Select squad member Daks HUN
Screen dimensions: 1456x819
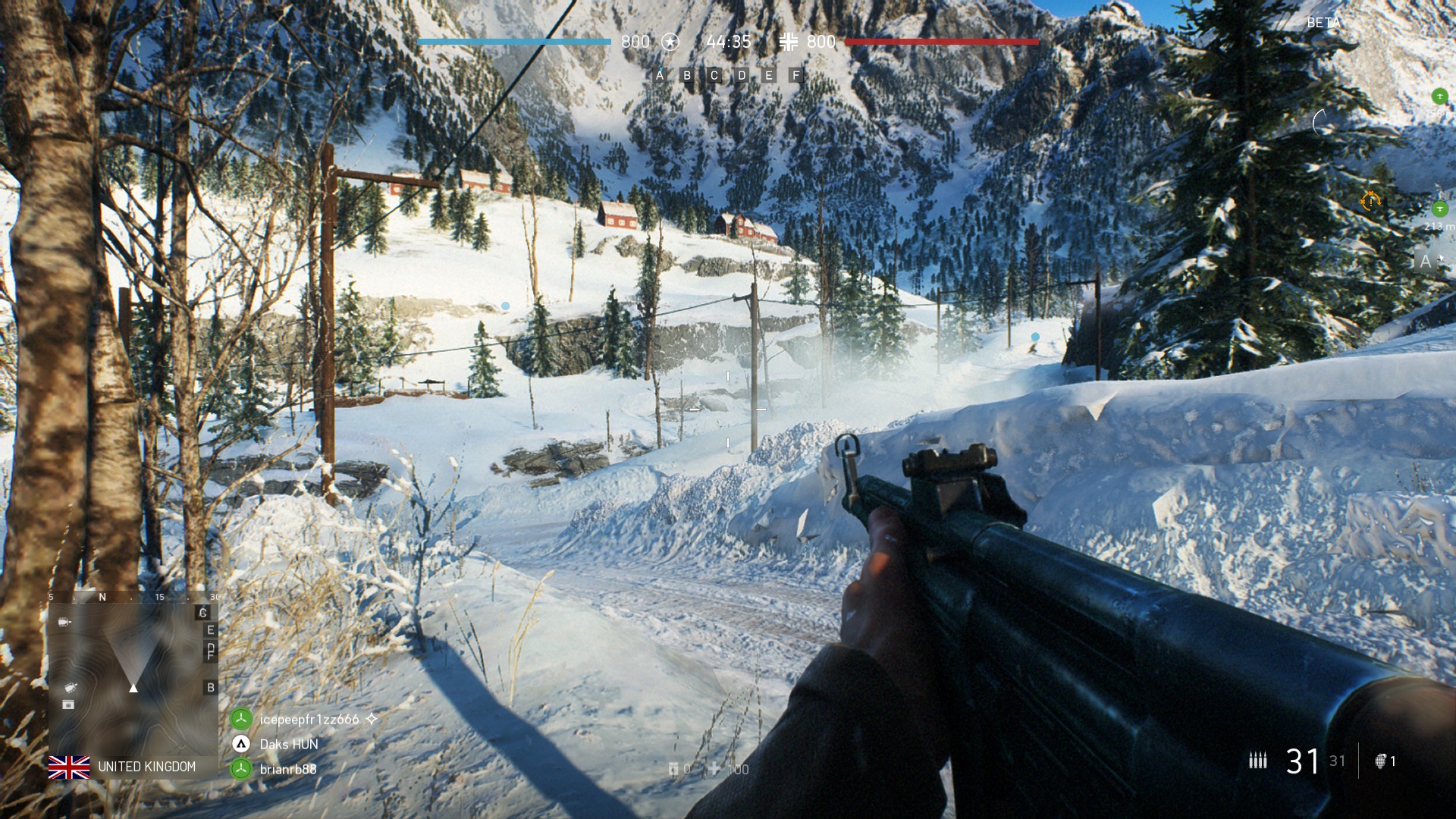pos(288,744)
